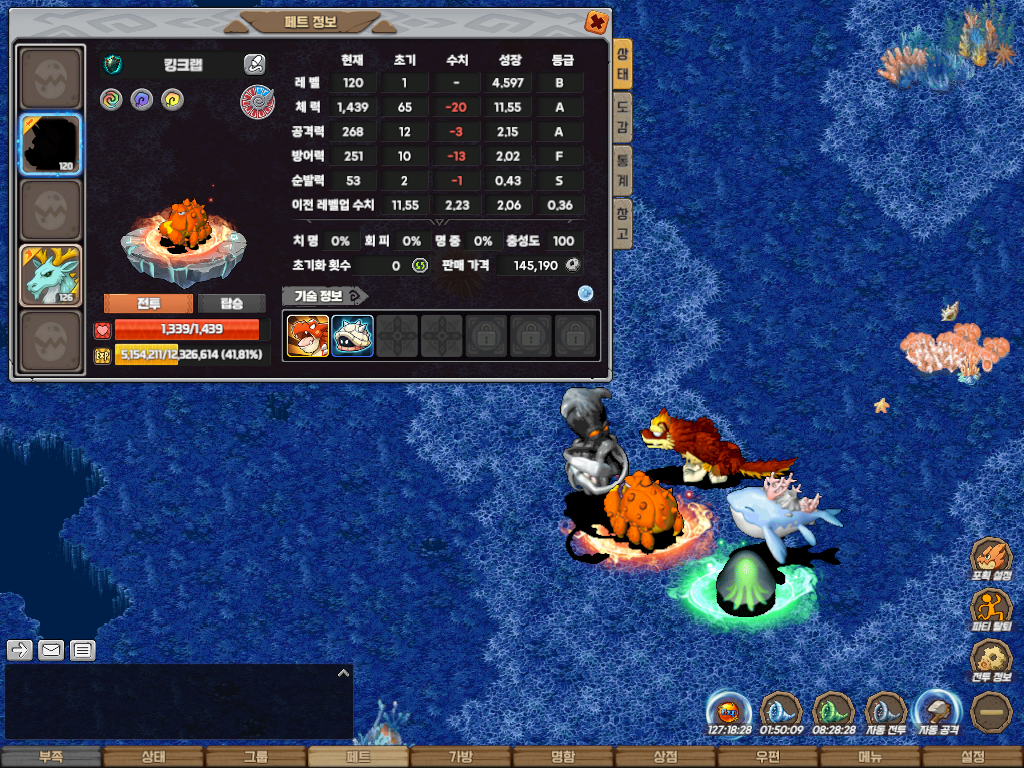Open the 가방 bag menu
The height and width of the screenshot is (768, 1024).
(460, 757)
